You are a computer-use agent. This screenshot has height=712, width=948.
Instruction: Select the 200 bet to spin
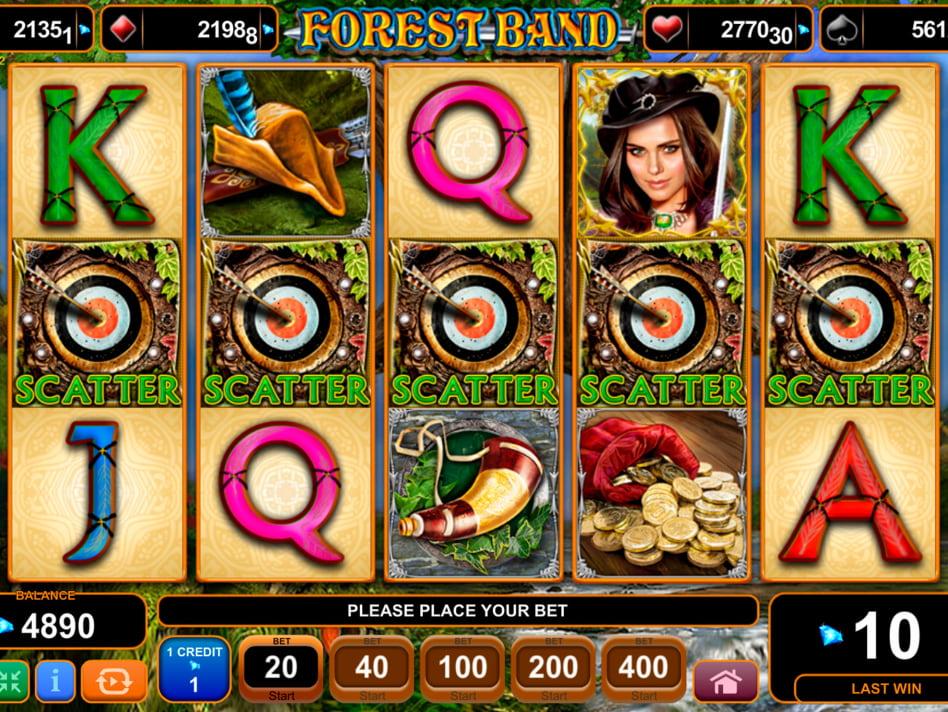(552, 668)
